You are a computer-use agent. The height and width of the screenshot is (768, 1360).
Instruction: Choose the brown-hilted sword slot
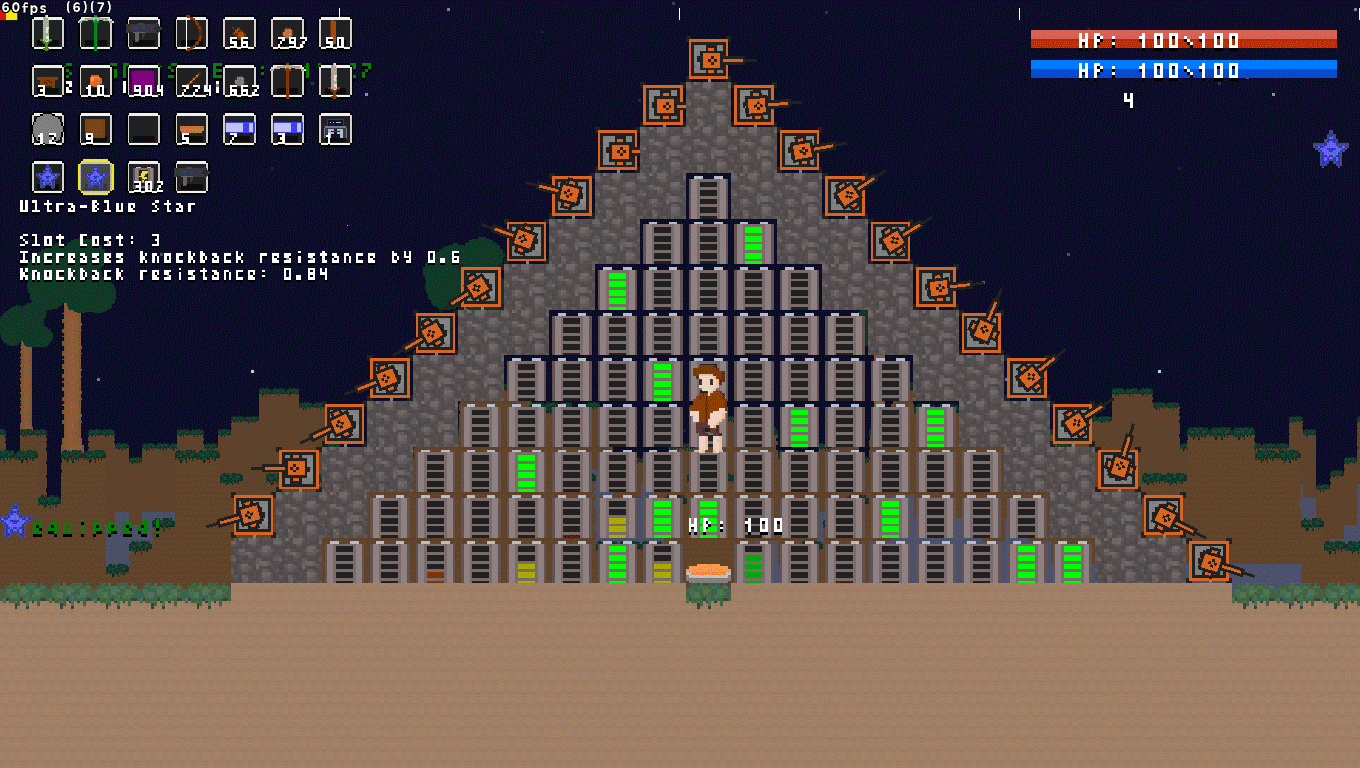tap(335, 81)
